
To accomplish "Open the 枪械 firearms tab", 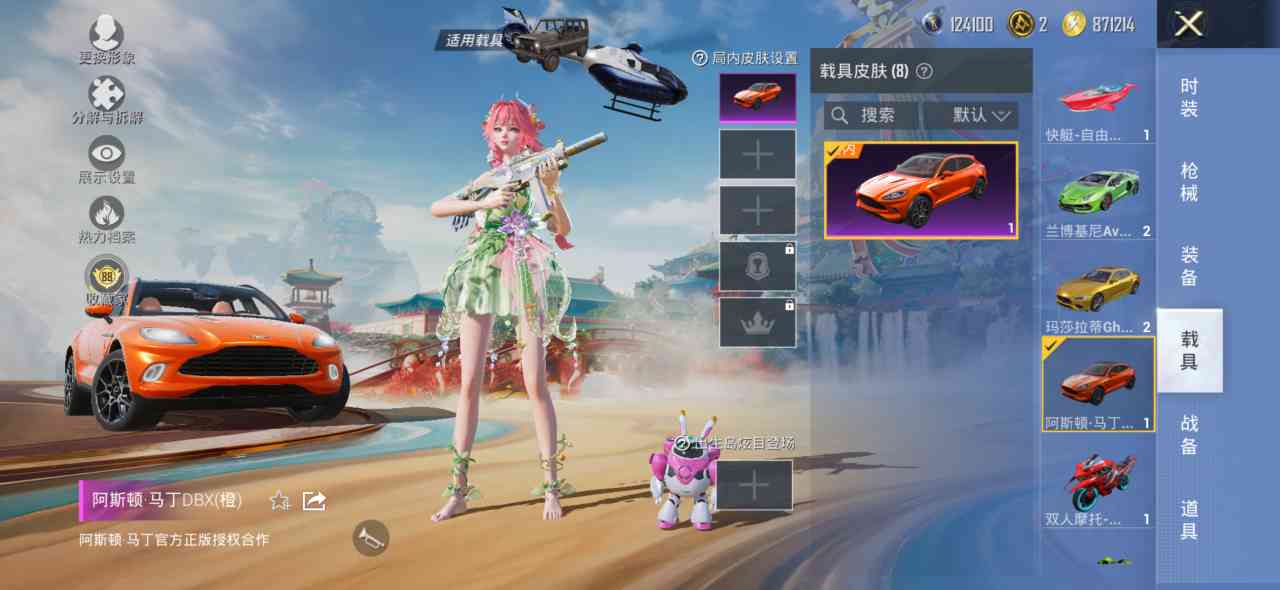I will [1189, 182].
